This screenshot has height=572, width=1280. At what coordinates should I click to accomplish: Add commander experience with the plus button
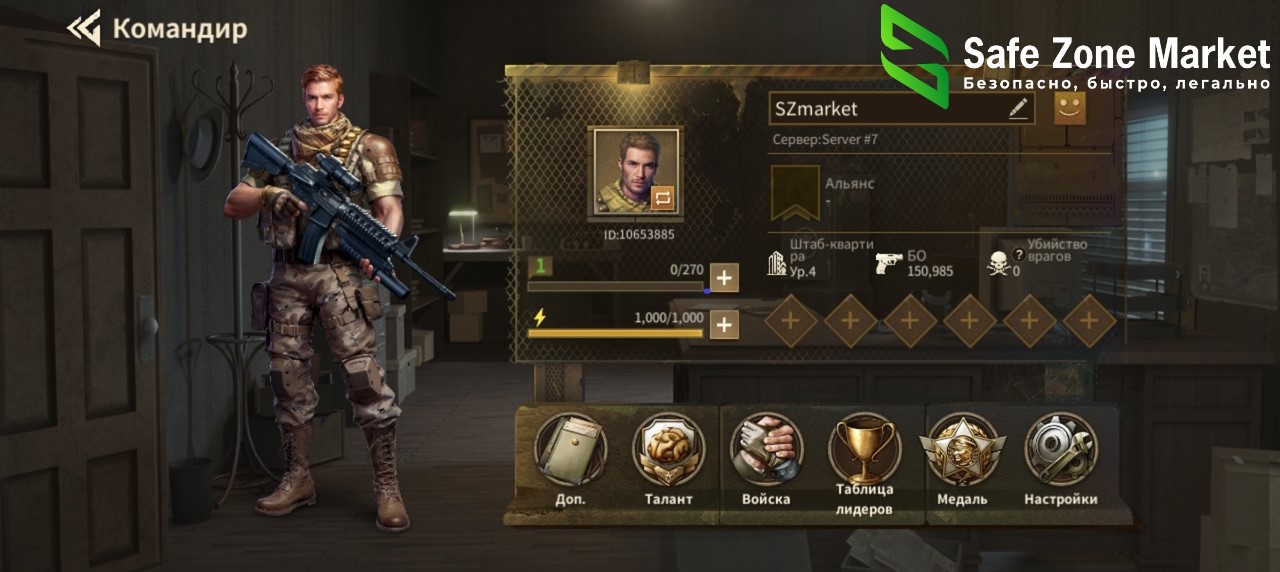click(724, 277)
